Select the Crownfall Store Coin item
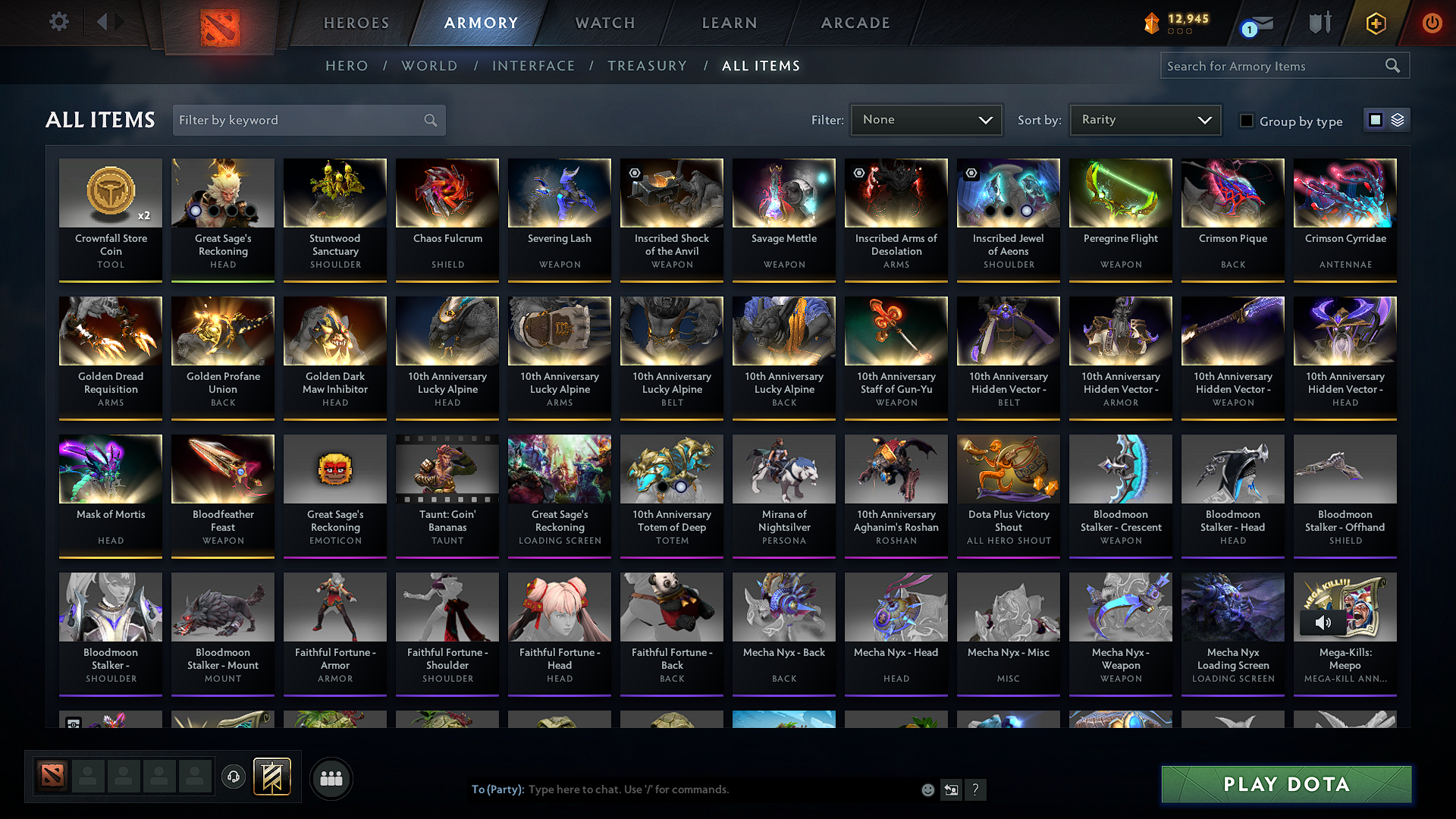Screen dimensions: 1456x819 [x=110, y=218]
